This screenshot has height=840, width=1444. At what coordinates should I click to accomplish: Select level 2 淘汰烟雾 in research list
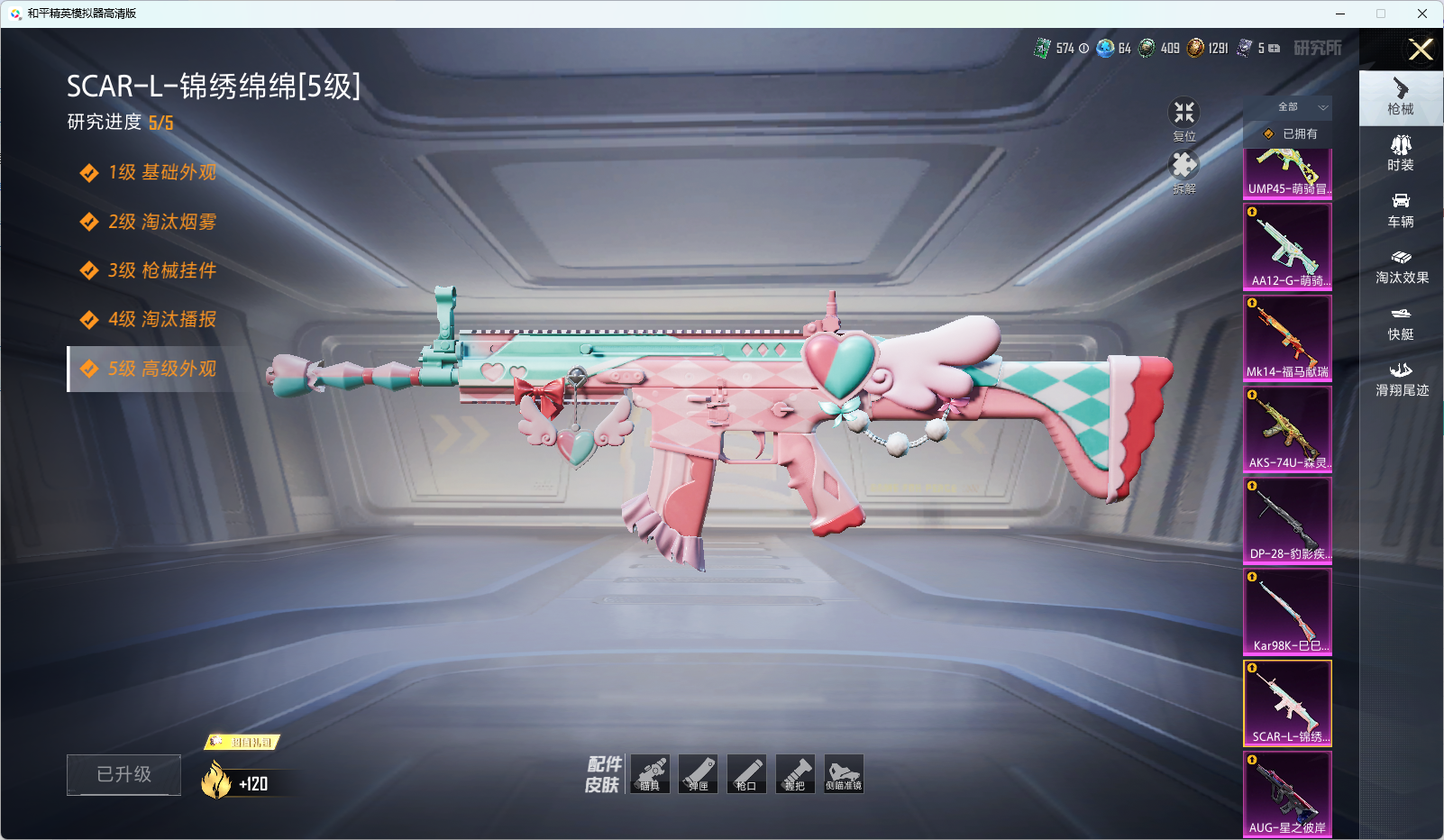[x=162, y=222]
